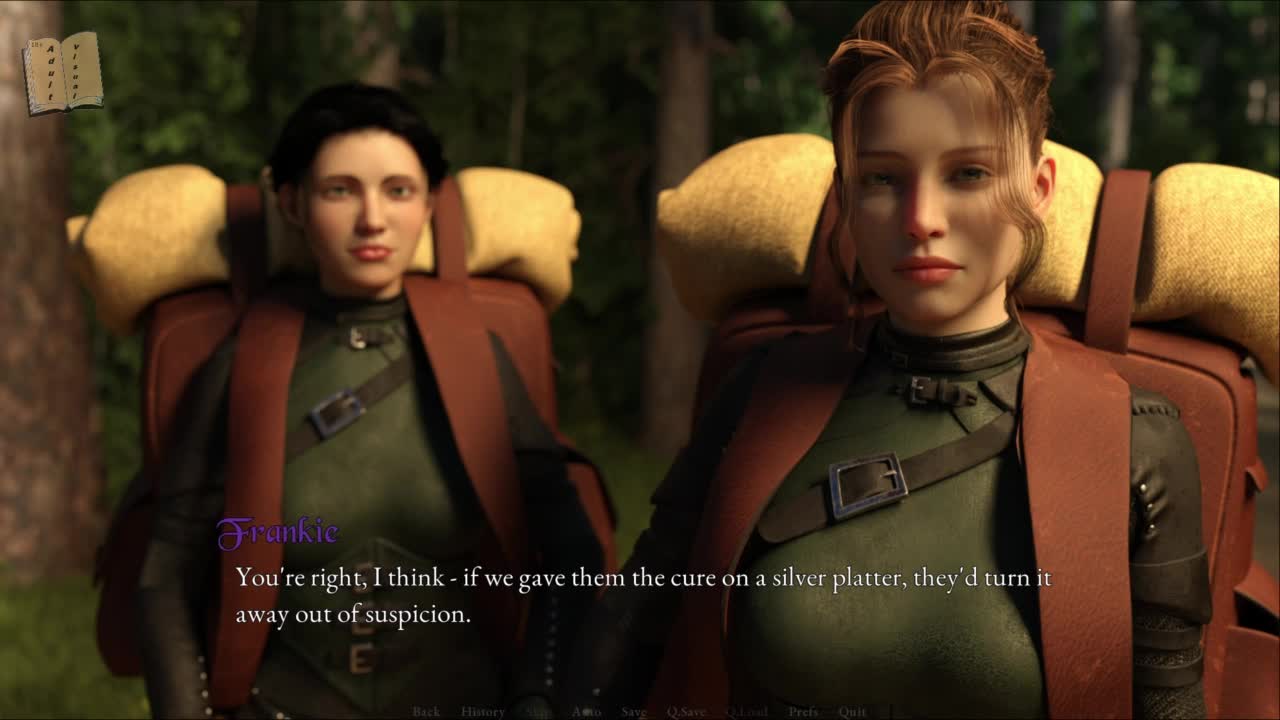Image resolution: width=1280 pixels, height=720 pixels.
Task: Quit the game via quick menu
Action: coord(853,711)
